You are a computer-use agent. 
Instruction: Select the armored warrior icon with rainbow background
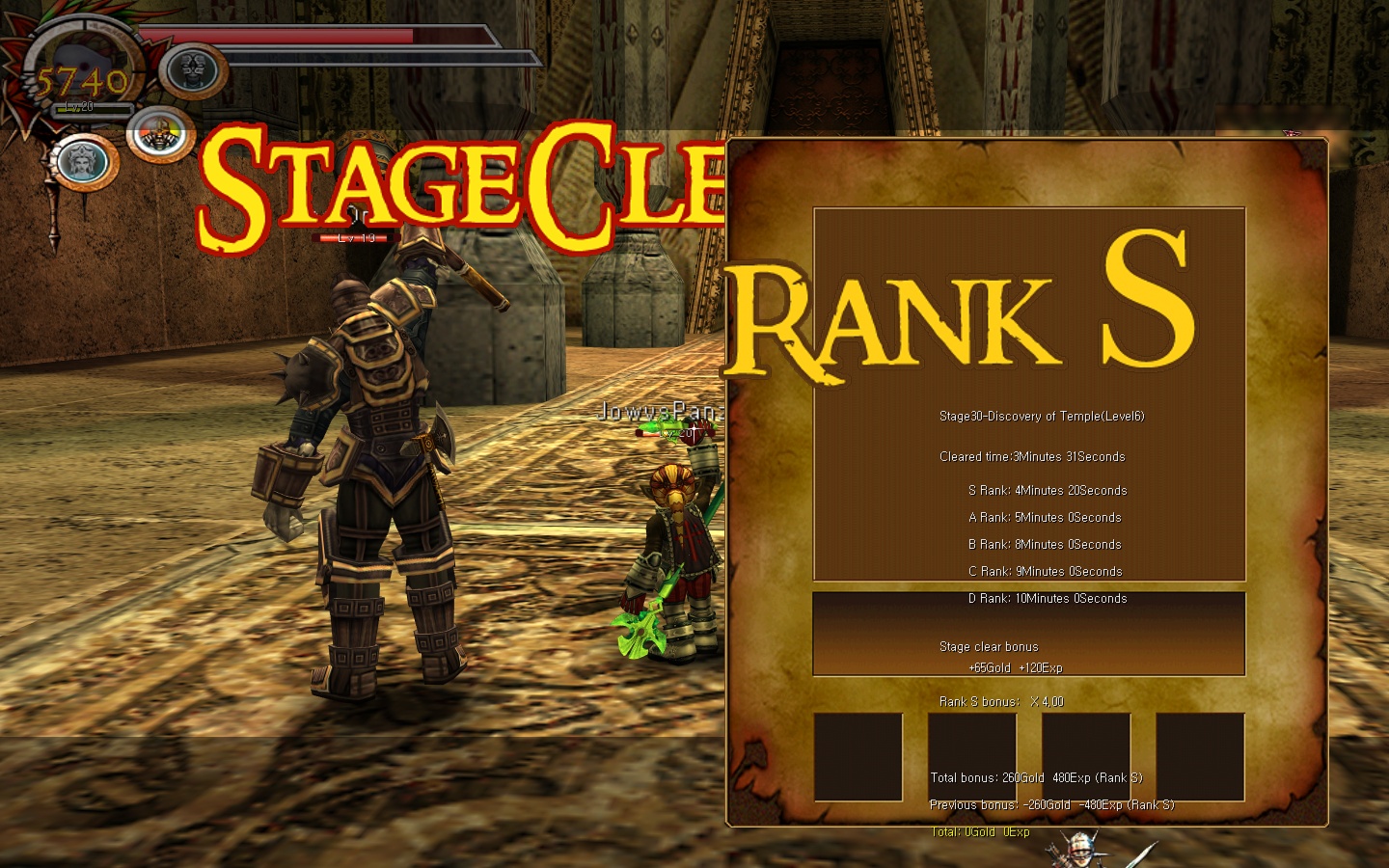click(x=160, y=134)
